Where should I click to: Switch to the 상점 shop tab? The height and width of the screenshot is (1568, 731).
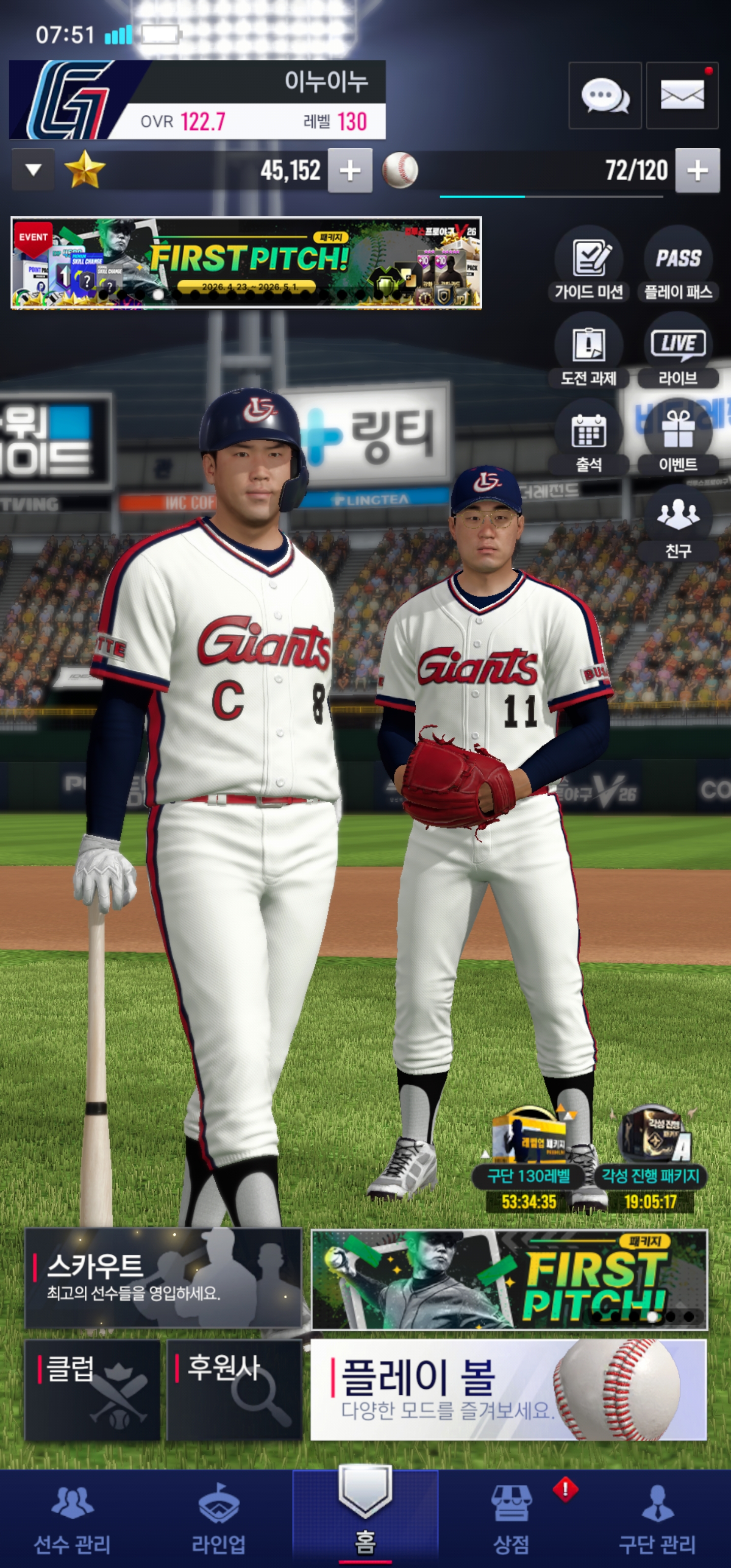[511, 1519]
